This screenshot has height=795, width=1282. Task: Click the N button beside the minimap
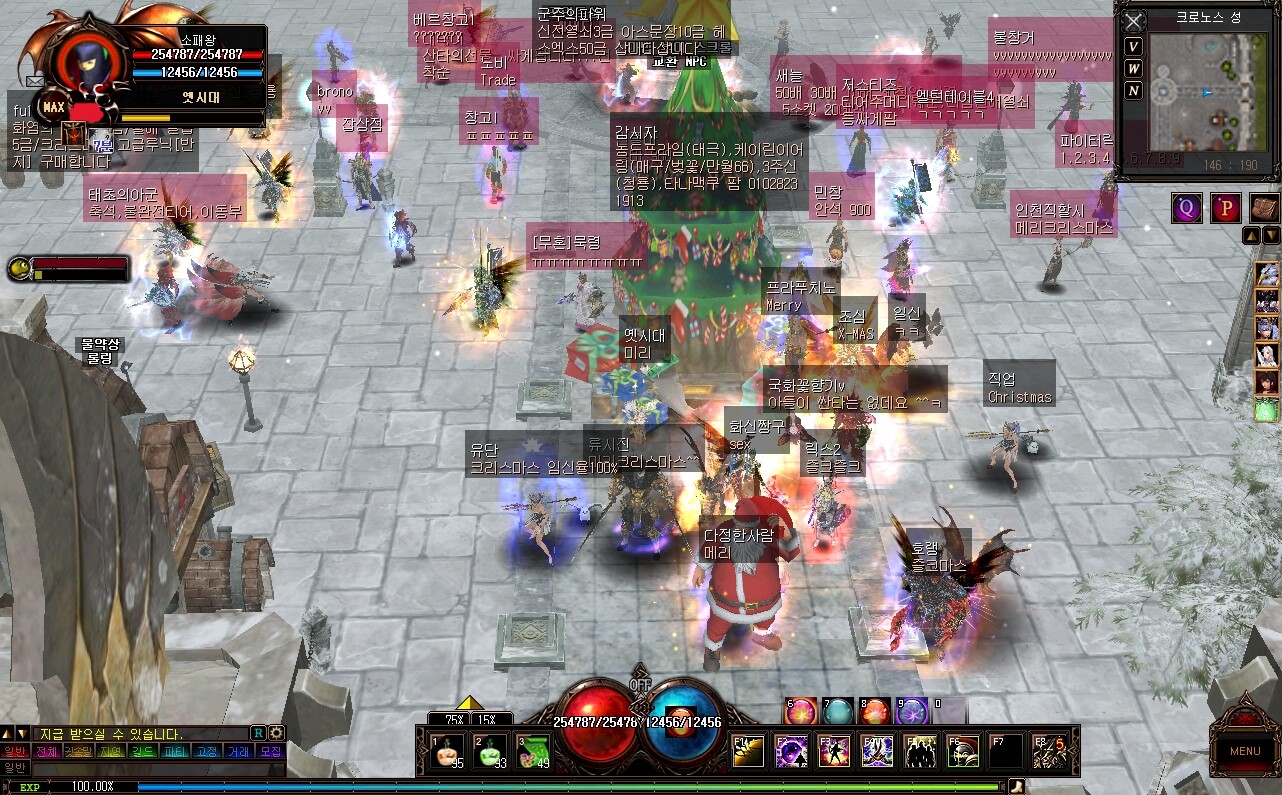[x=1133, y=91]
